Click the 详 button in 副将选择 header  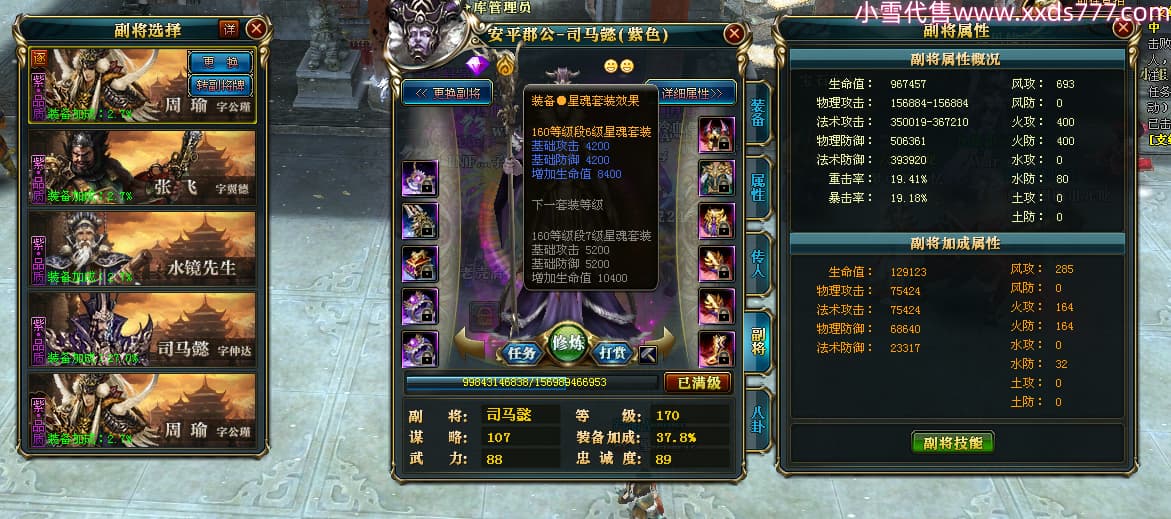[228, 29]
